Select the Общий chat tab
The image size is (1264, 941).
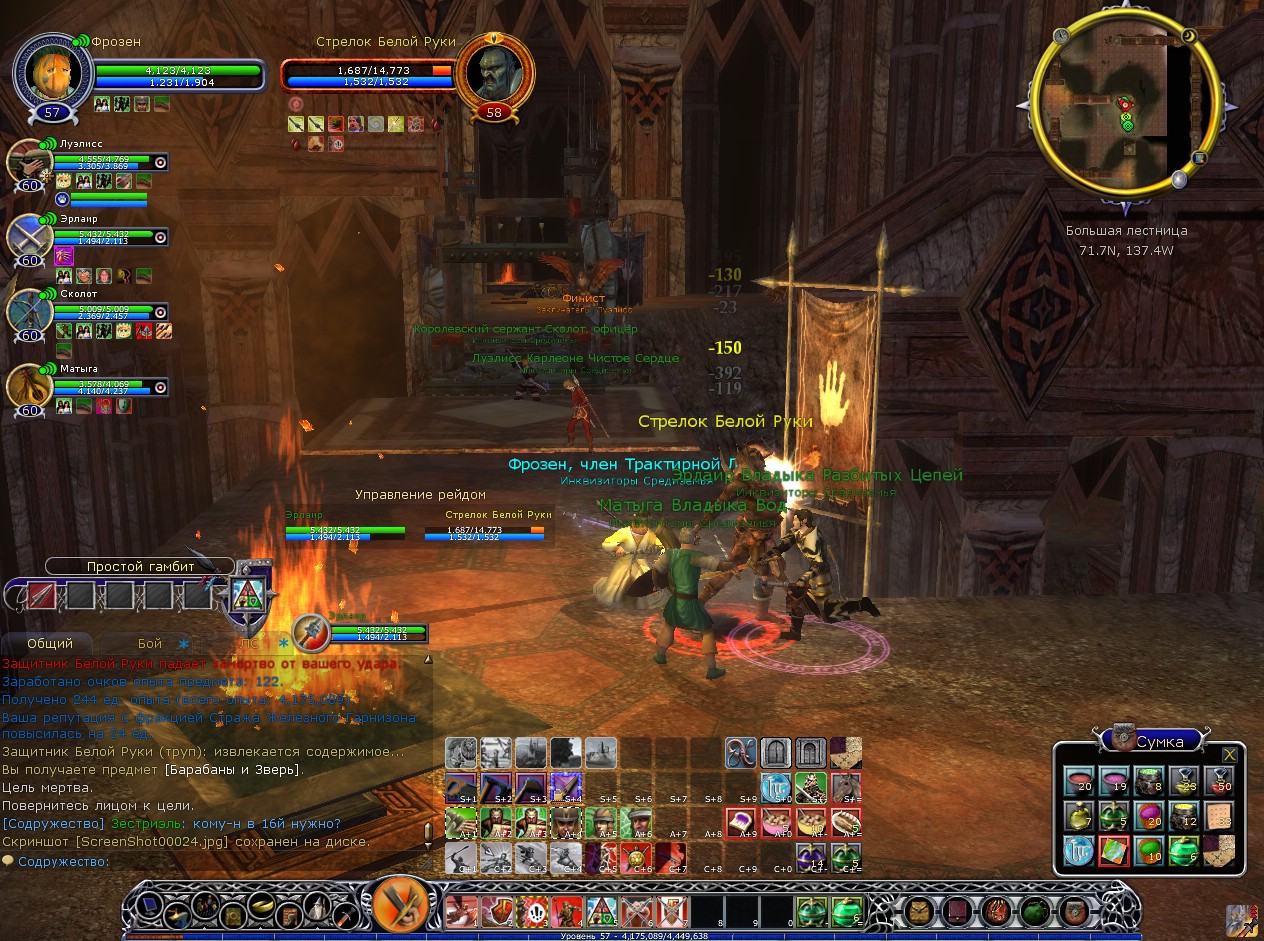tap(49, 643)
